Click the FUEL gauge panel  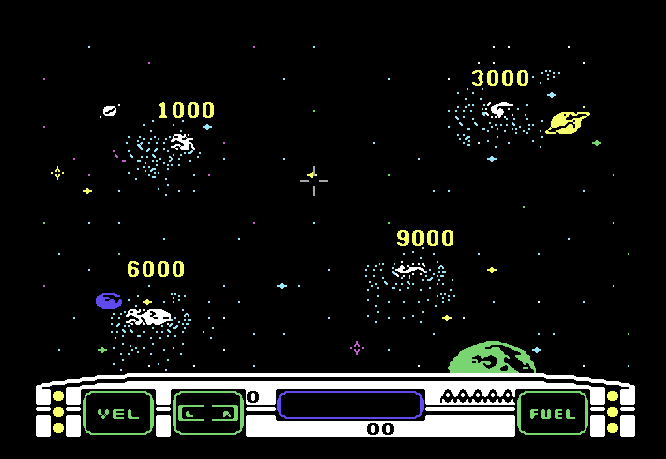point(553,413)
